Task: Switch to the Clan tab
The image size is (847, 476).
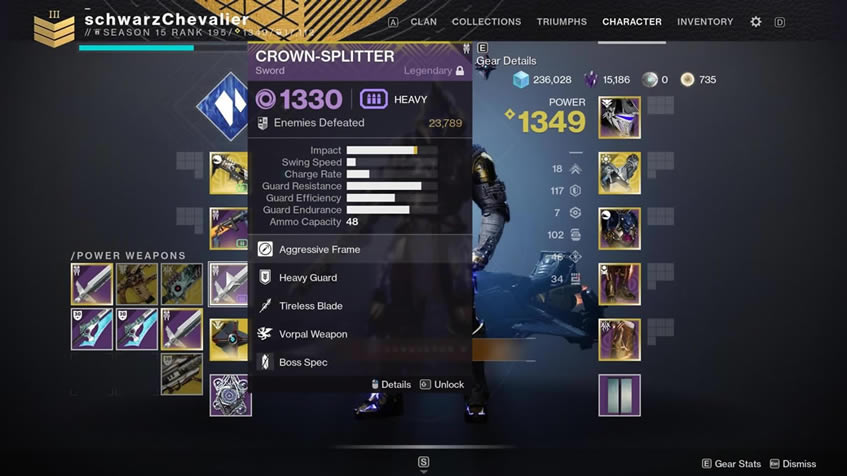Action: point(423,22)
